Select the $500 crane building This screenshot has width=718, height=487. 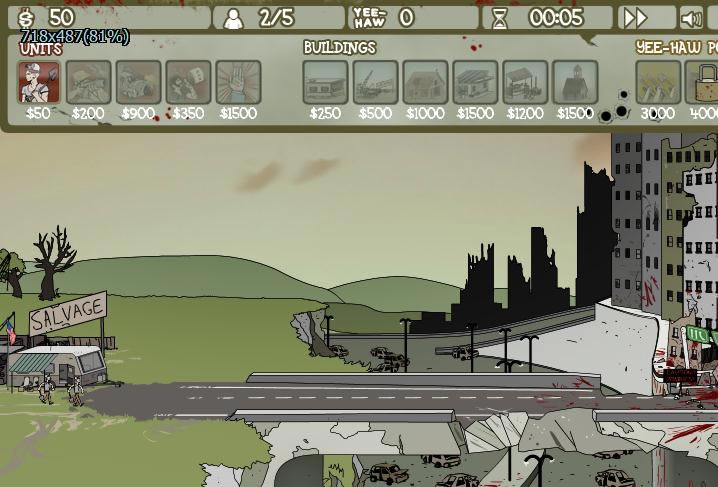(x=375, y=82)
